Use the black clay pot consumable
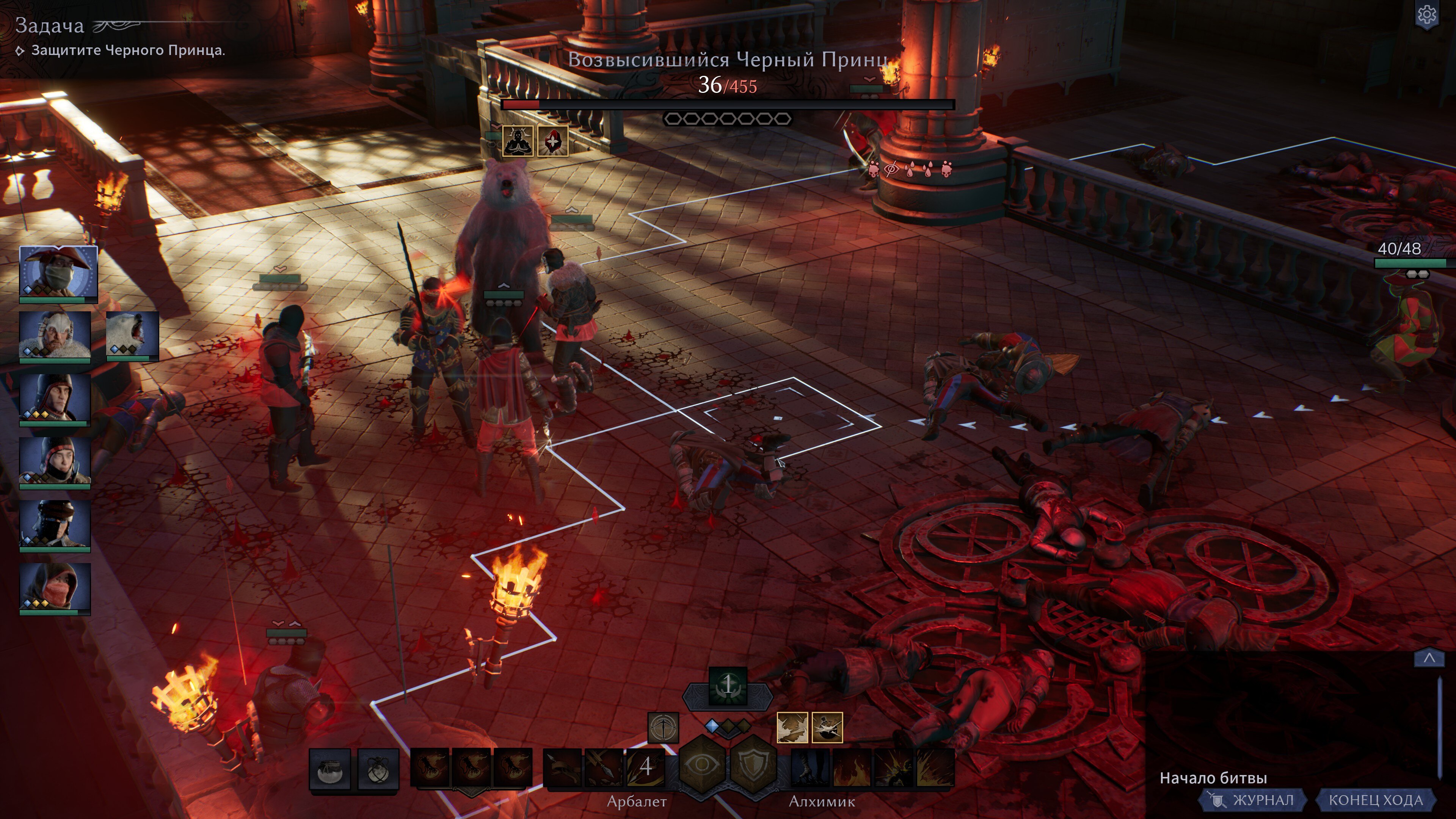This screenshot has width=1456, height=819. point(329,769)
